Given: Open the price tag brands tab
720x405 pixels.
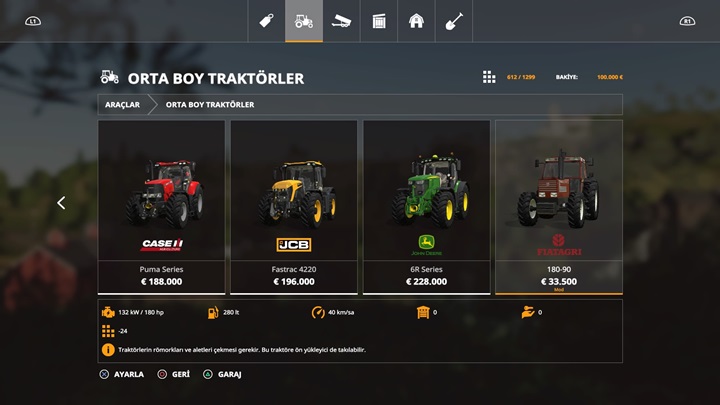Looking at the screenshot, I should 266,21.
